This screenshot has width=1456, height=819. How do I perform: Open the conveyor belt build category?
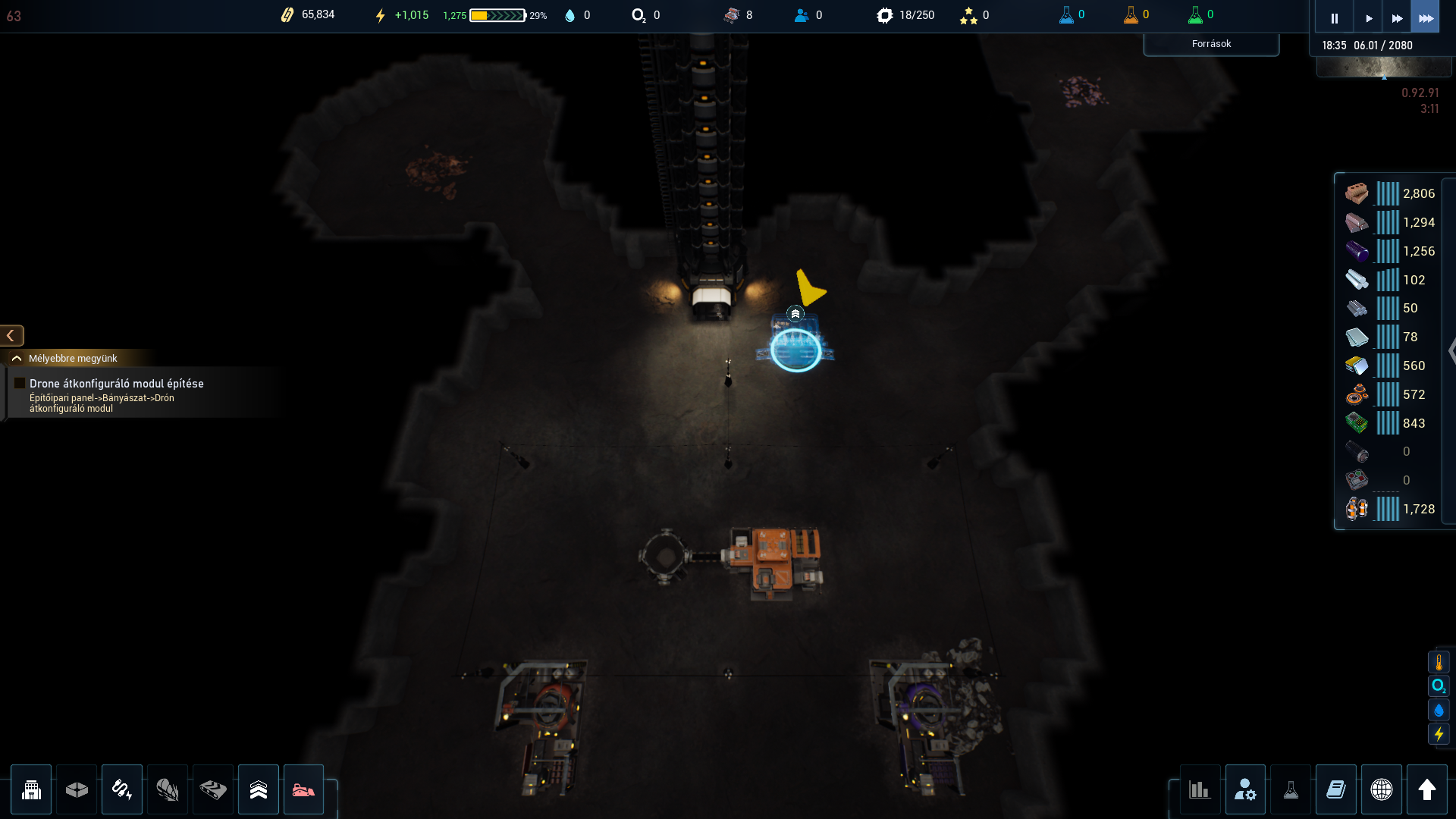[x=213, y=789]
